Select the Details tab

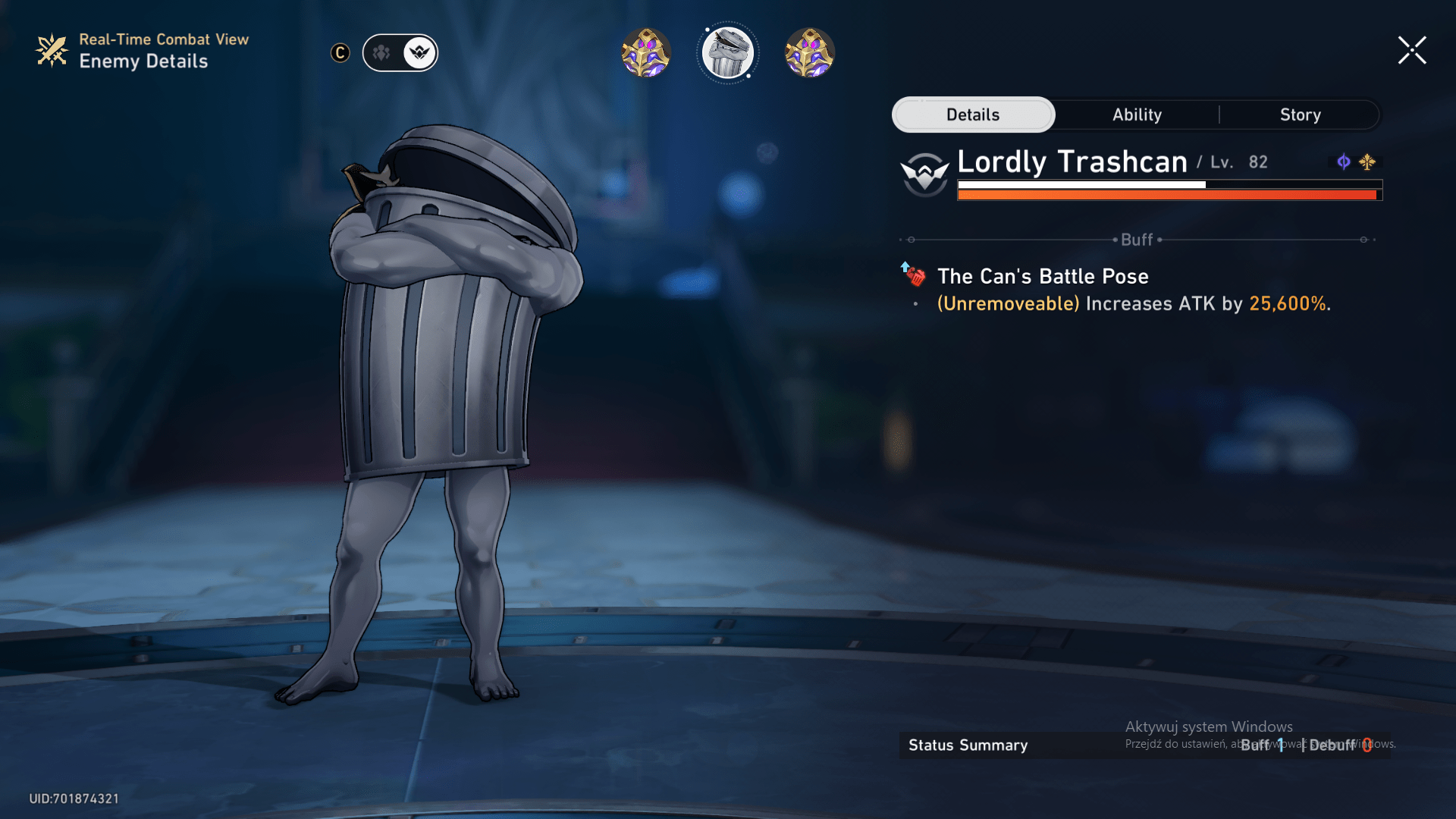(973, 115)
